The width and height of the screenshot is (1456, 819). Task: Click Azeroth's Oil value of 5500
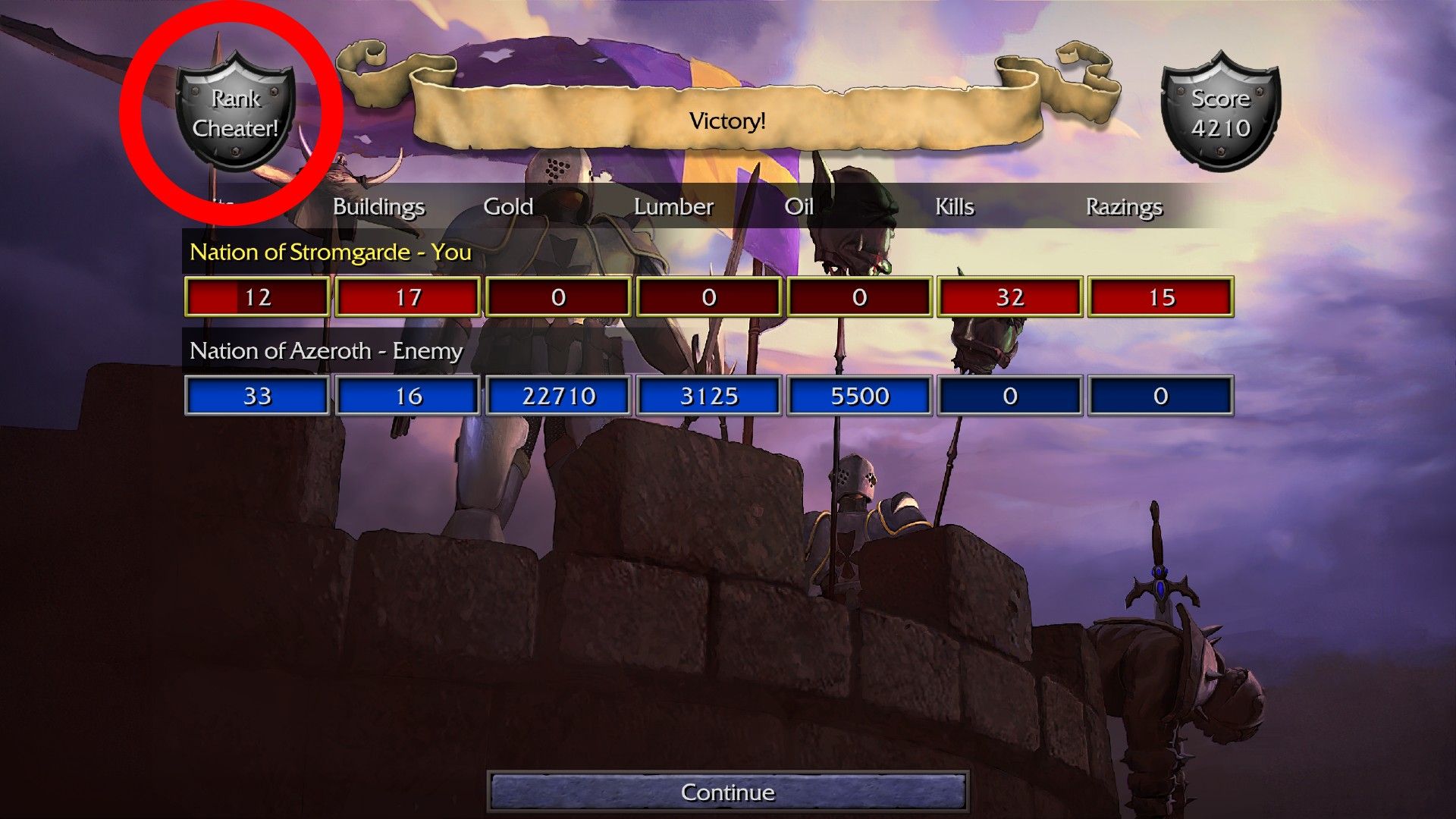[859, 395]
